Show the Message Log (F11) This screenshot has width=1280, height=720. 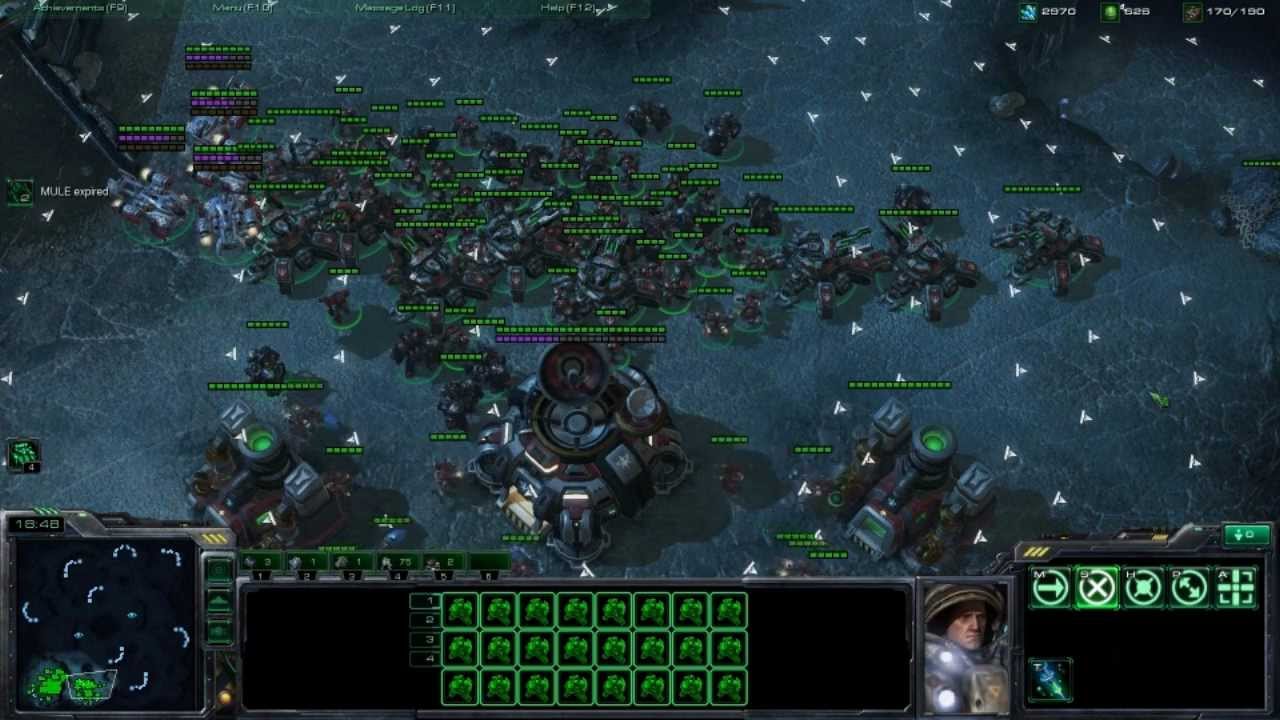coord(405,8)
